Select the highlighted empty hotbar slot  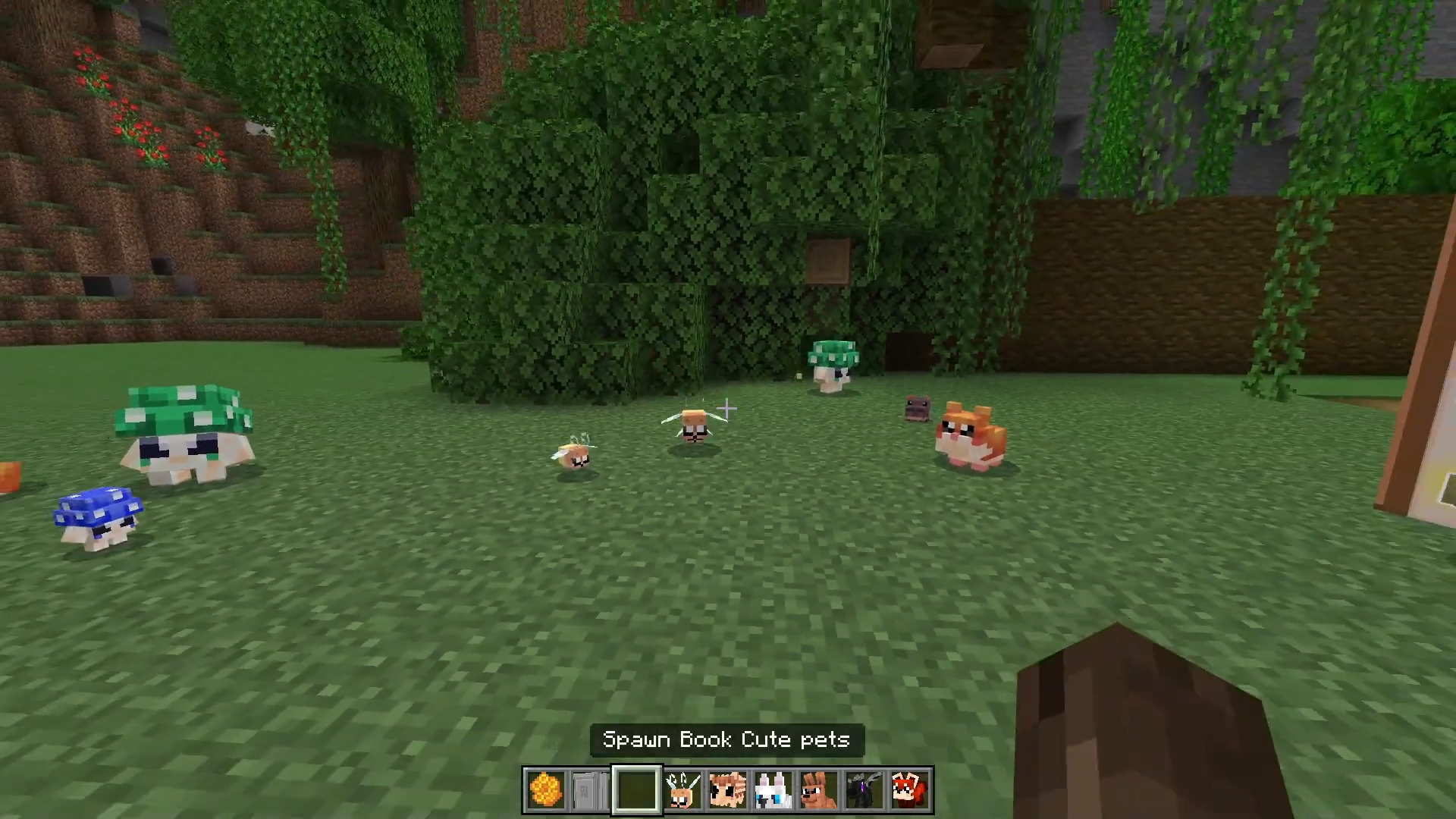[636, 789]
